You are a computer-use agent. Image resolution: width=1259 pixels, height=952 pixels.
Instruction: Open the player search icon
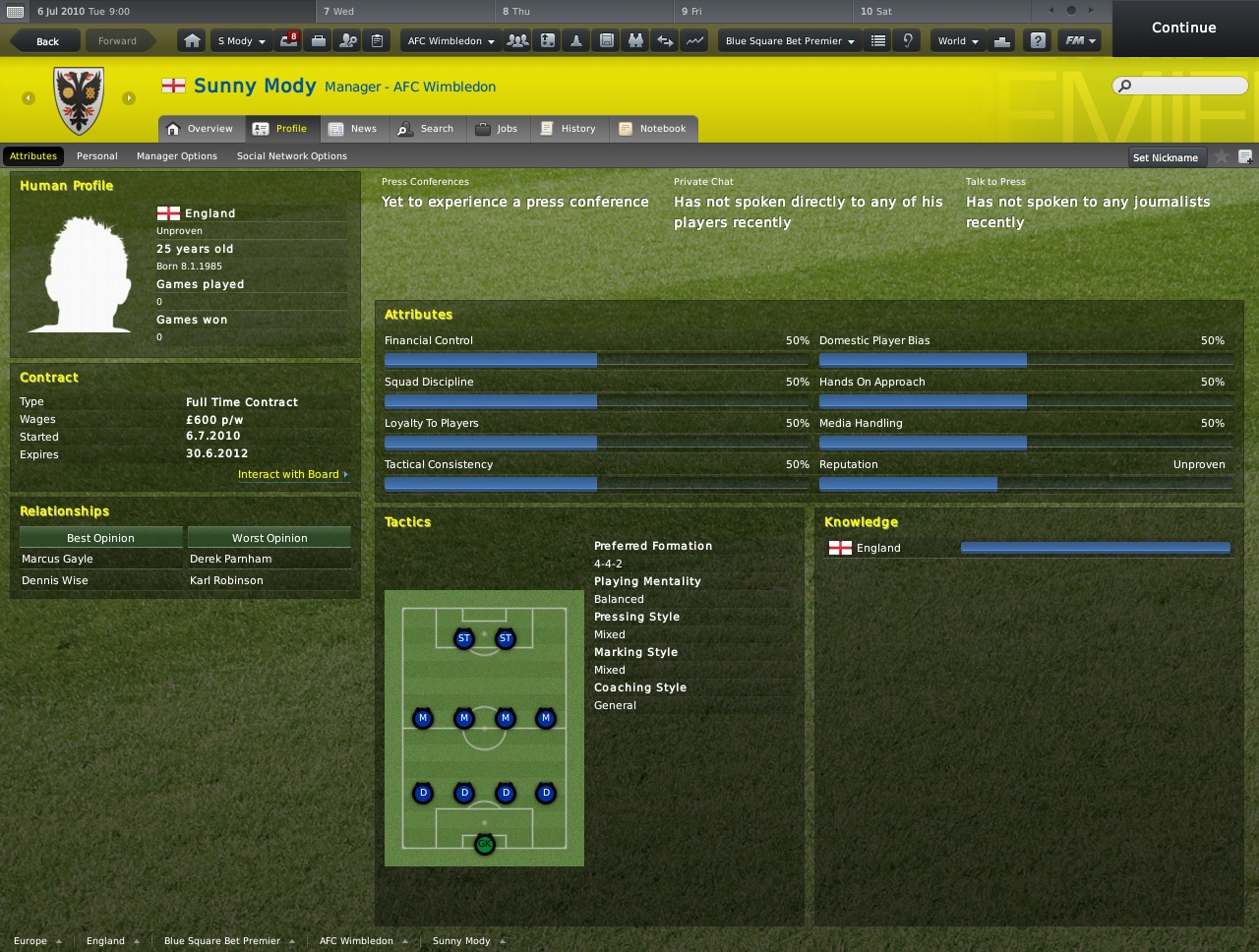pyautogui.click(x=346, y=40)
